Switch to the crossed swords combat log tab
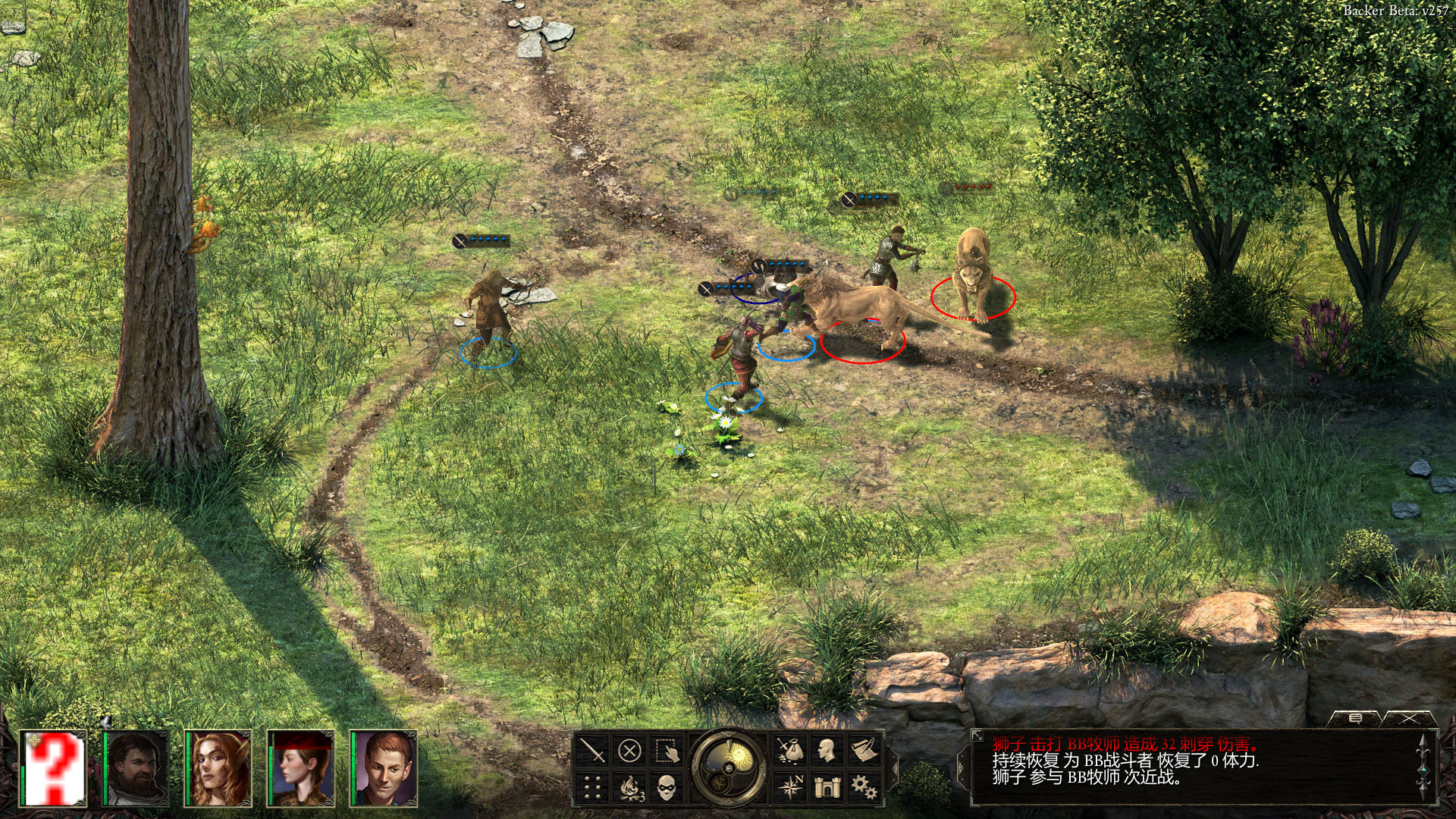This screenshot has width=1456, height=819. tap(1409, 718)
